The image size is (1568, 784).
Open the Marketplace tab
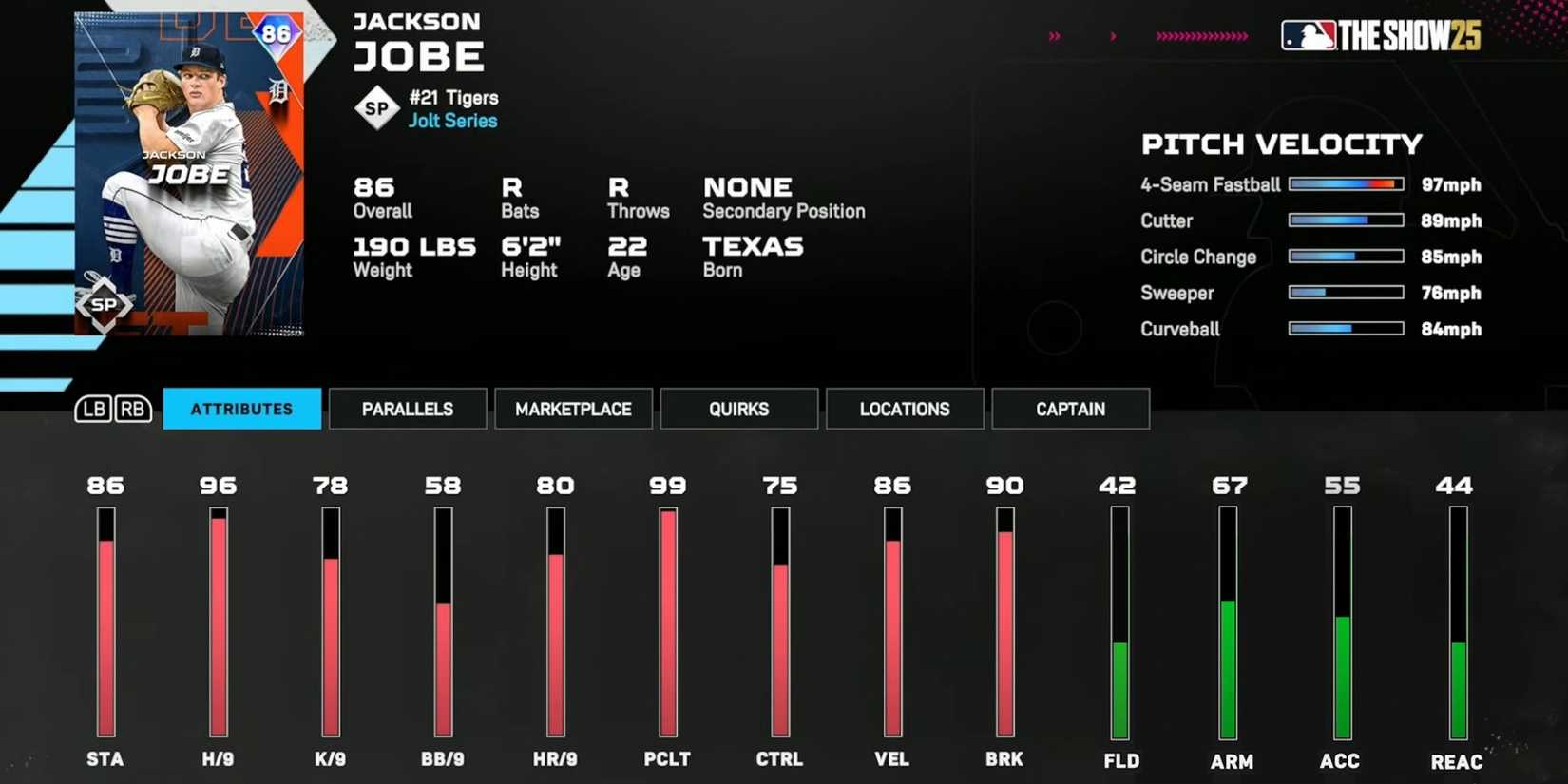pyautogui.click(x=573, y=409)
